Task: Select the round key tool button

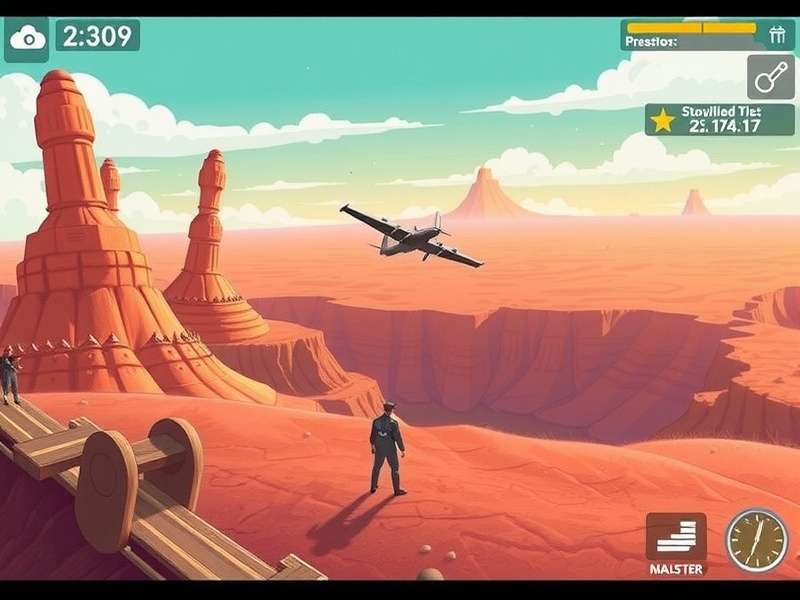Action: [x=770, y=77]
